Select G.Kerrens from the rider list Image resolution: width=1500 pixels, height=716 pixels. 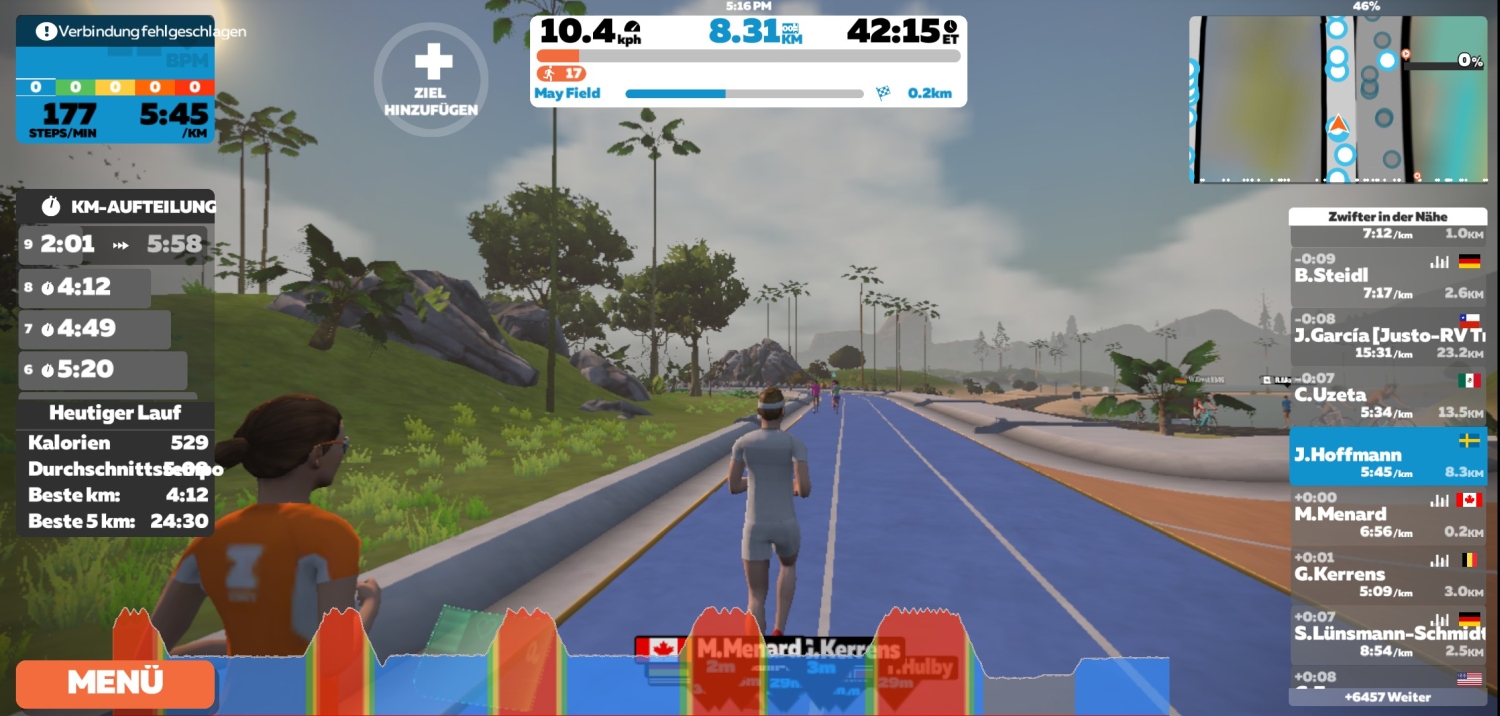(1387, 574)
